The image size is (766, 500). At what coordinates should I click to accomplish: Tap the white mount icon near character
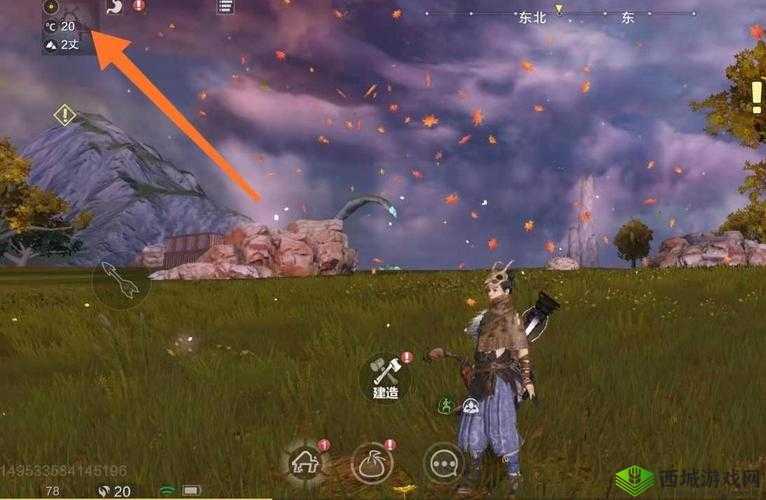tap(470, 405)
